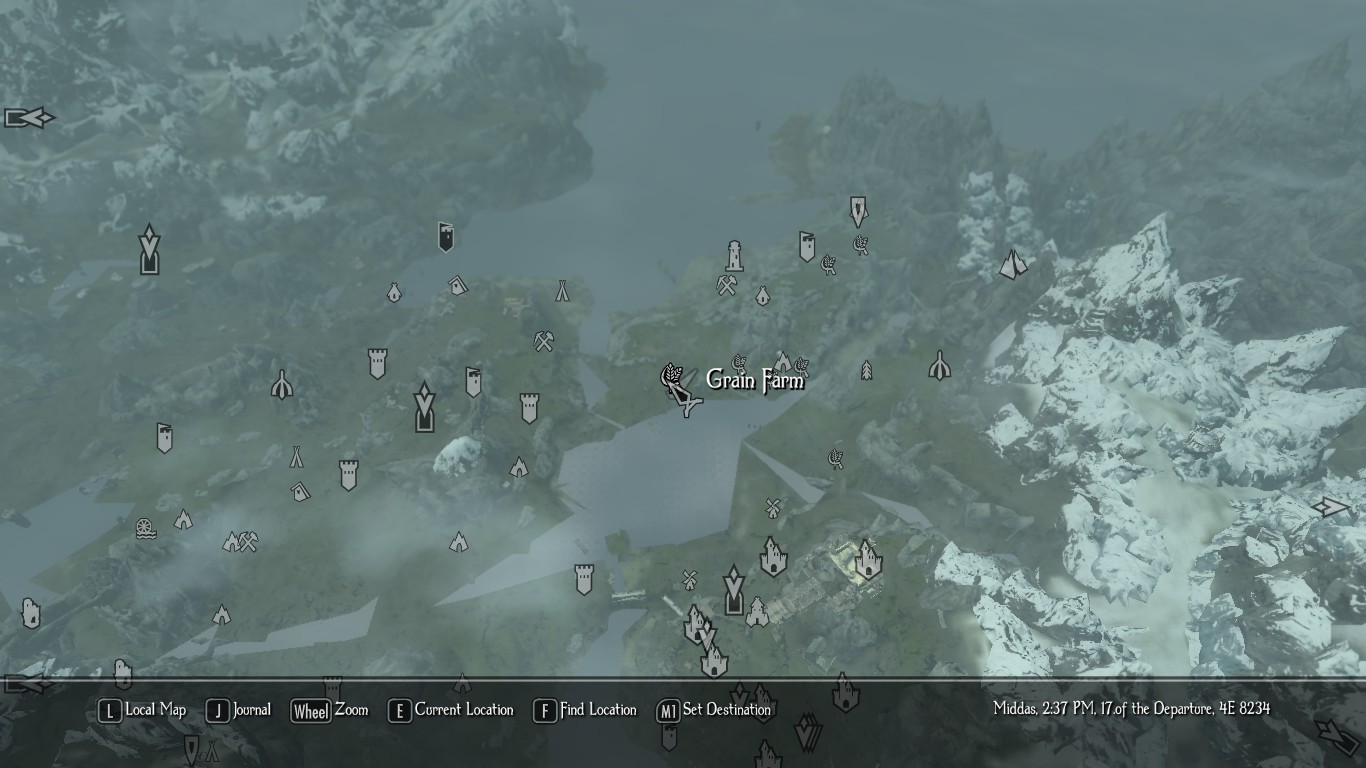Click the pine tree grove marker
Image resolution: width=1366 pixels, height=768 pixels.
tap(866, 370)
